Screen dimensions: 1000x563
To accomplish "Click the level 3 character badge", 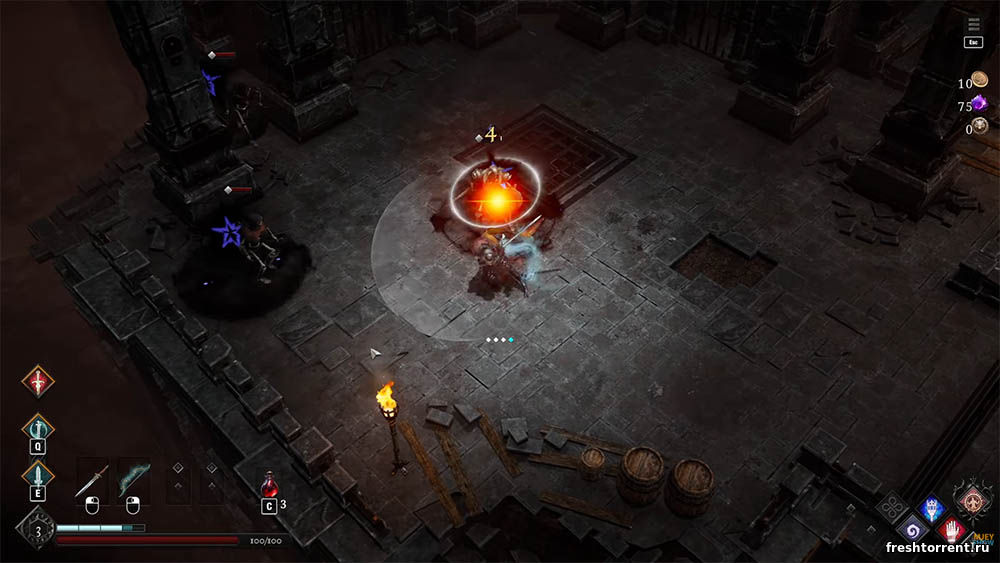I will [x=37, y=530].
